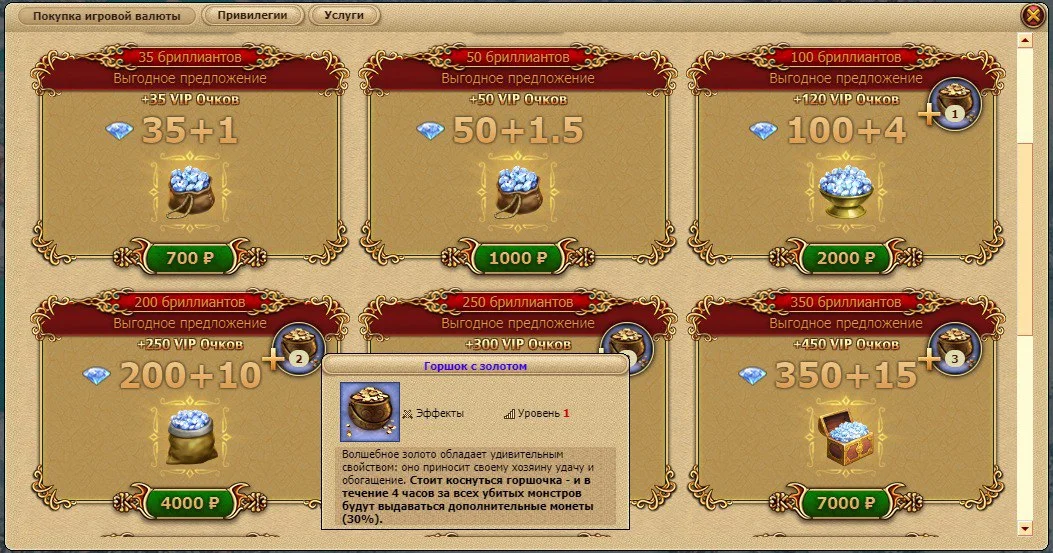Purchase 350 diamonds for 7000 ₽
Viewport: 1053px width, 553px height.
coord(845,503)
